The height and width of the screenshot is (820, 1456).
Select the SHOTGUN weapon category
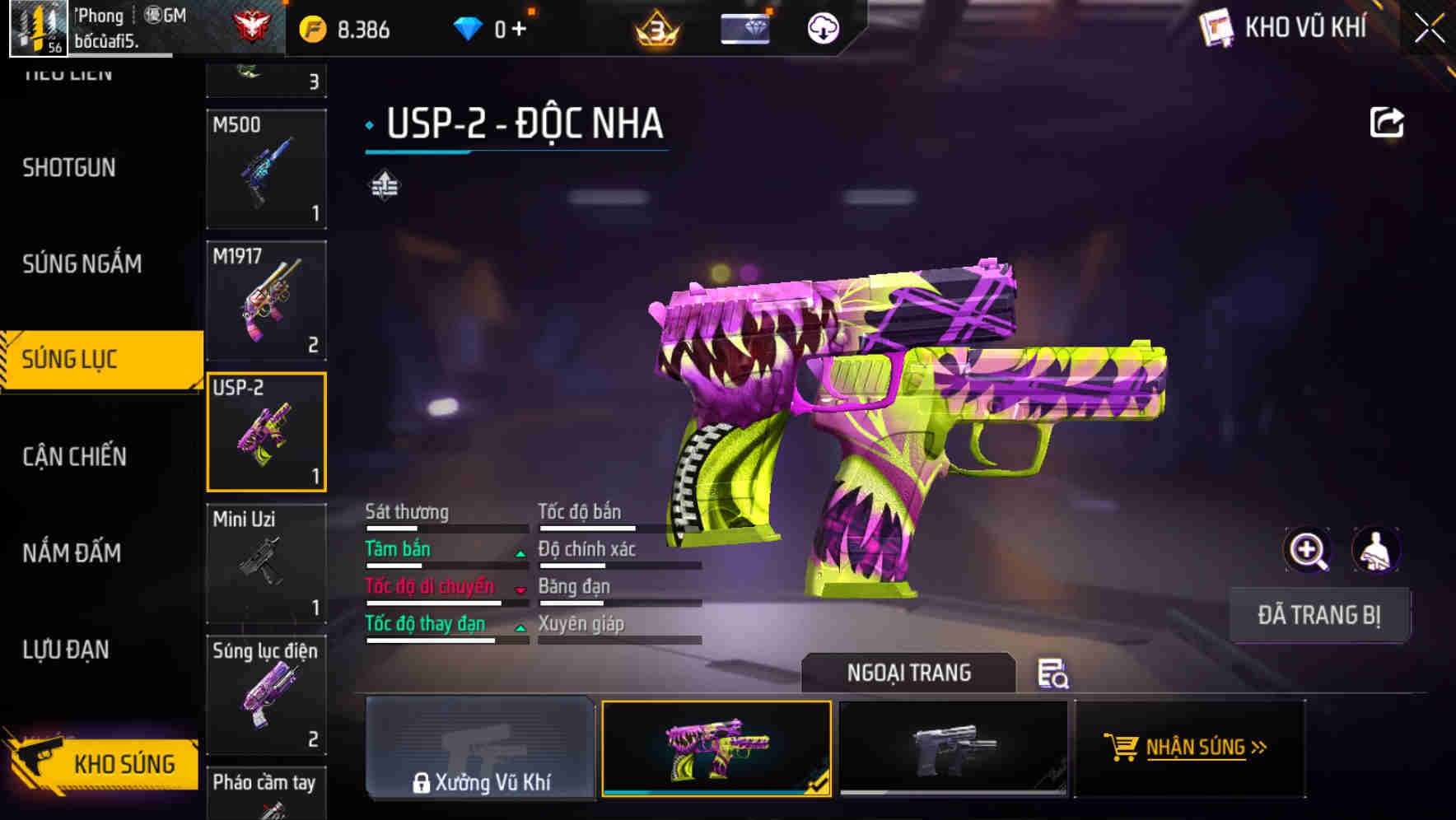pyautogui.click(x=68, y=168)
